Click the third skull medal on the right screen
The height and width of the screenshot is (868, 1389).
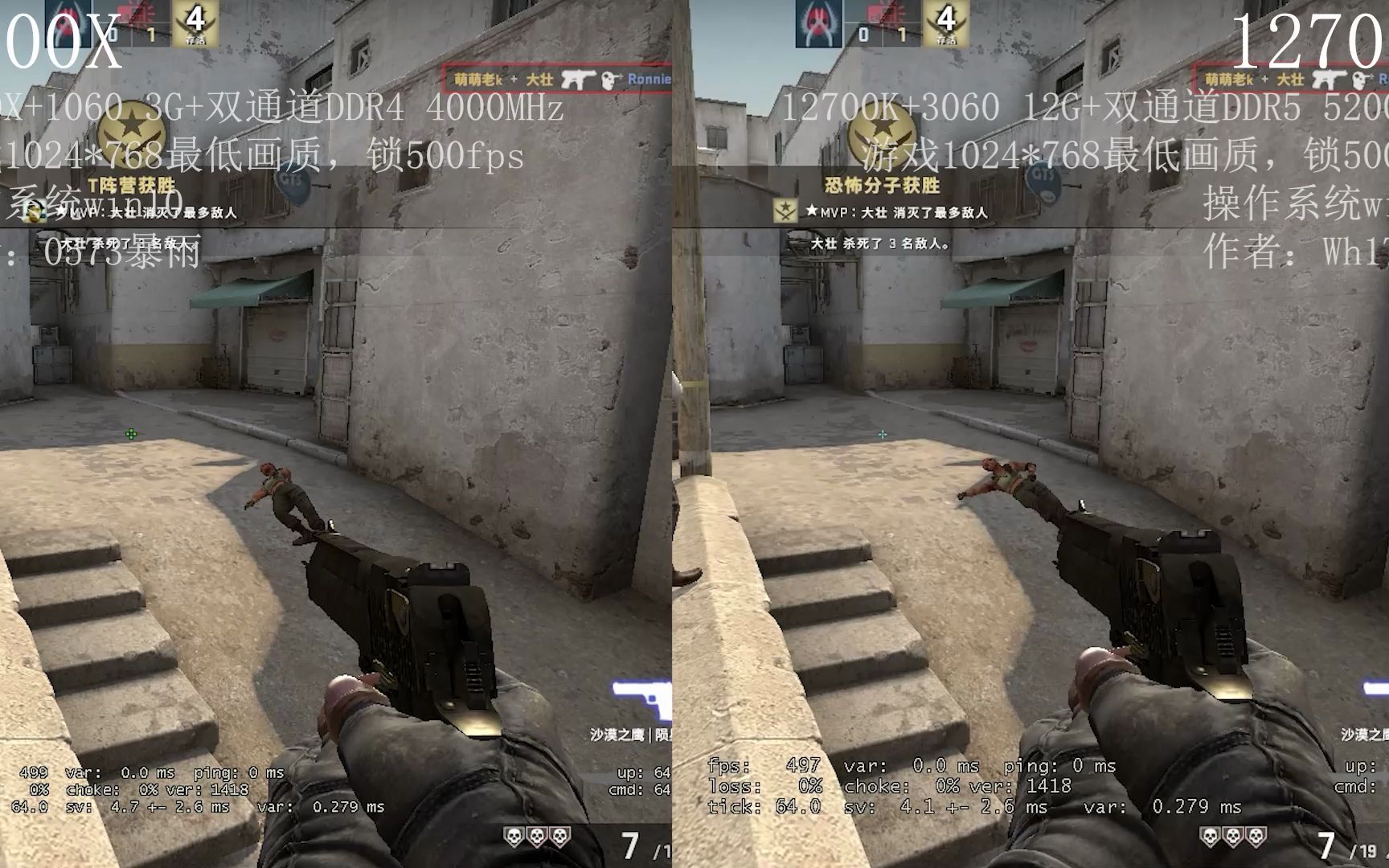click(1256, 837)
